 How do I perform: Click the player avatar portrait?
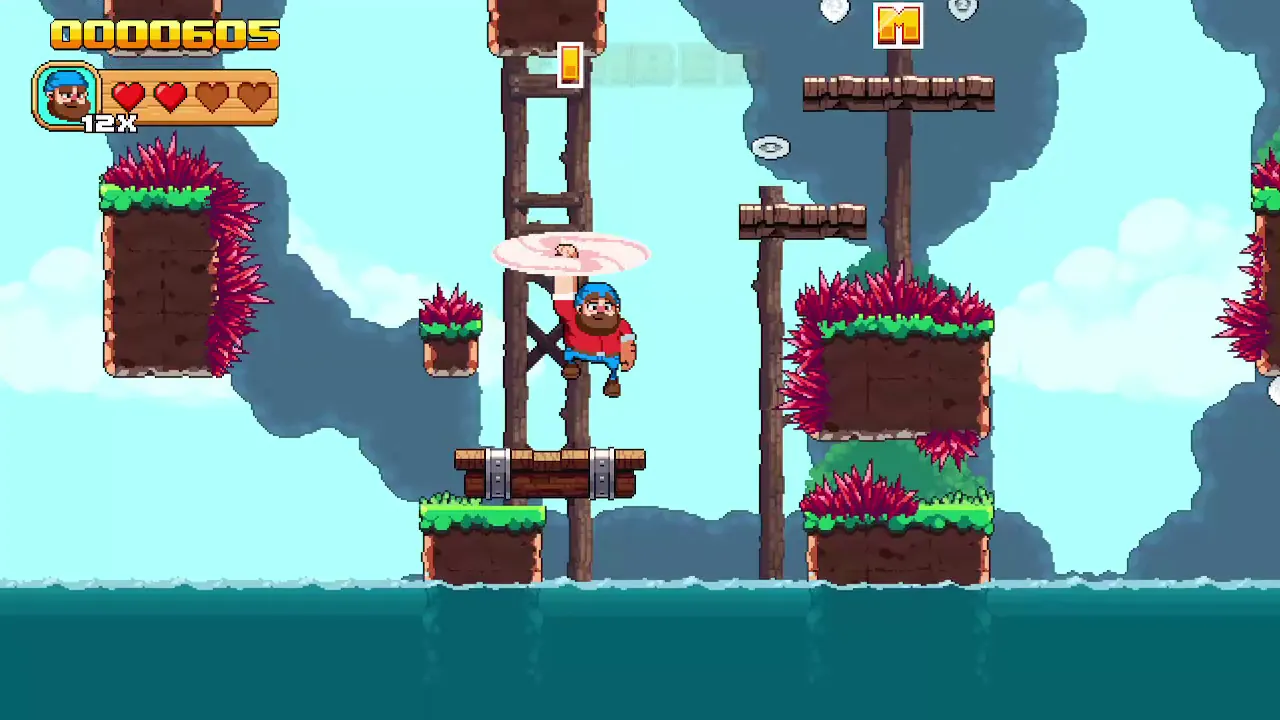pos(67,95)
